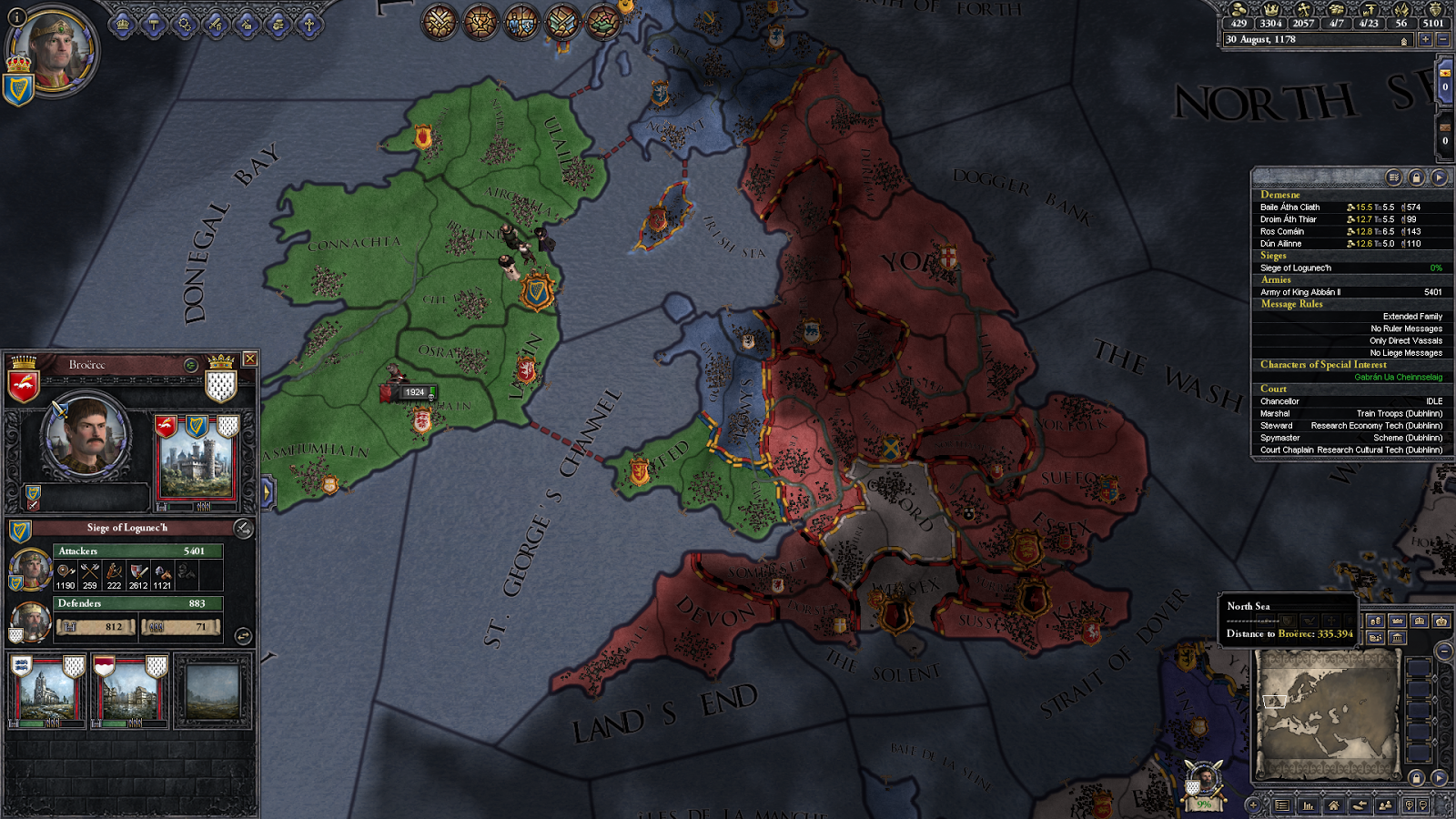1456x819 pixels.
Task: Open the Council screen with the hammer icon
Action: 153,25
